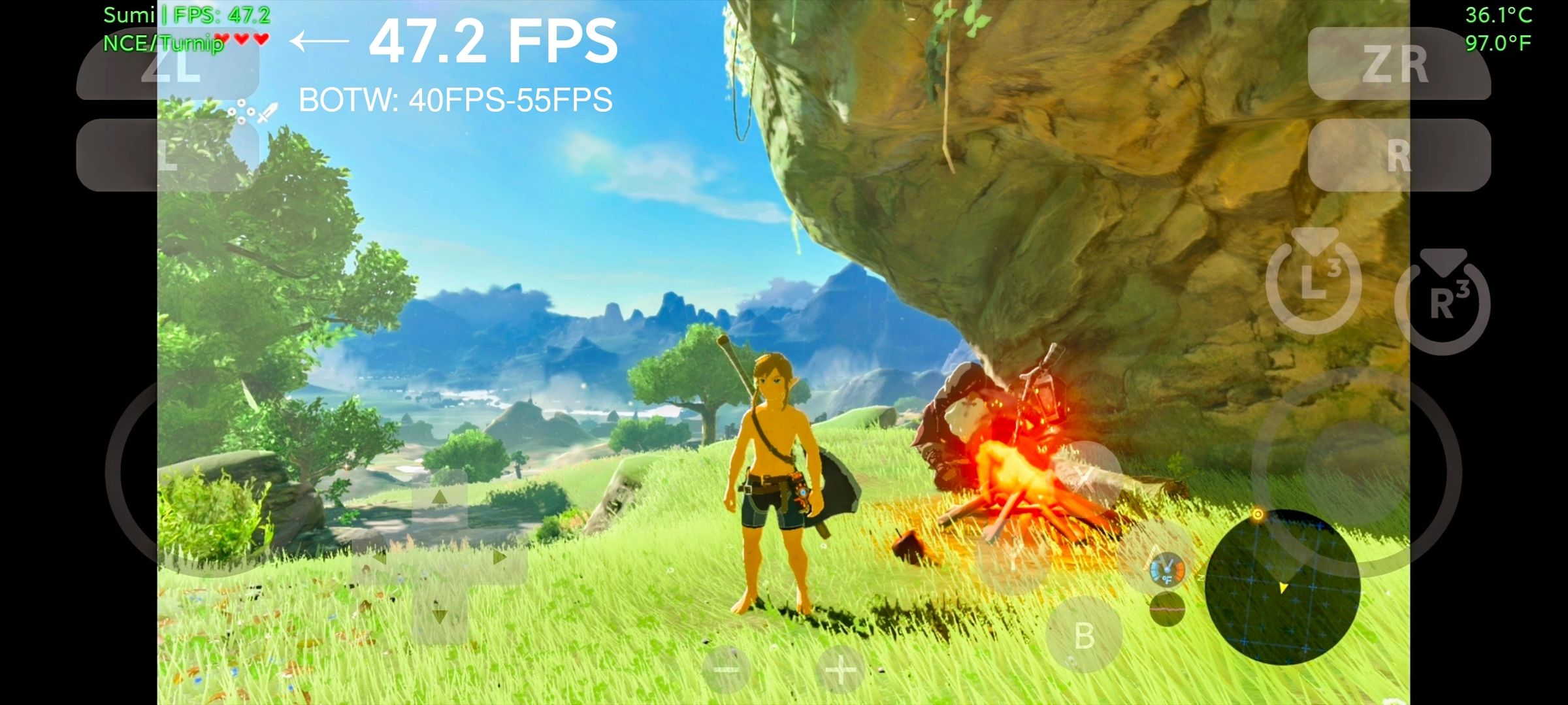
Task: Tap the 47.2 FPS overlay counter
Action: 494,41
